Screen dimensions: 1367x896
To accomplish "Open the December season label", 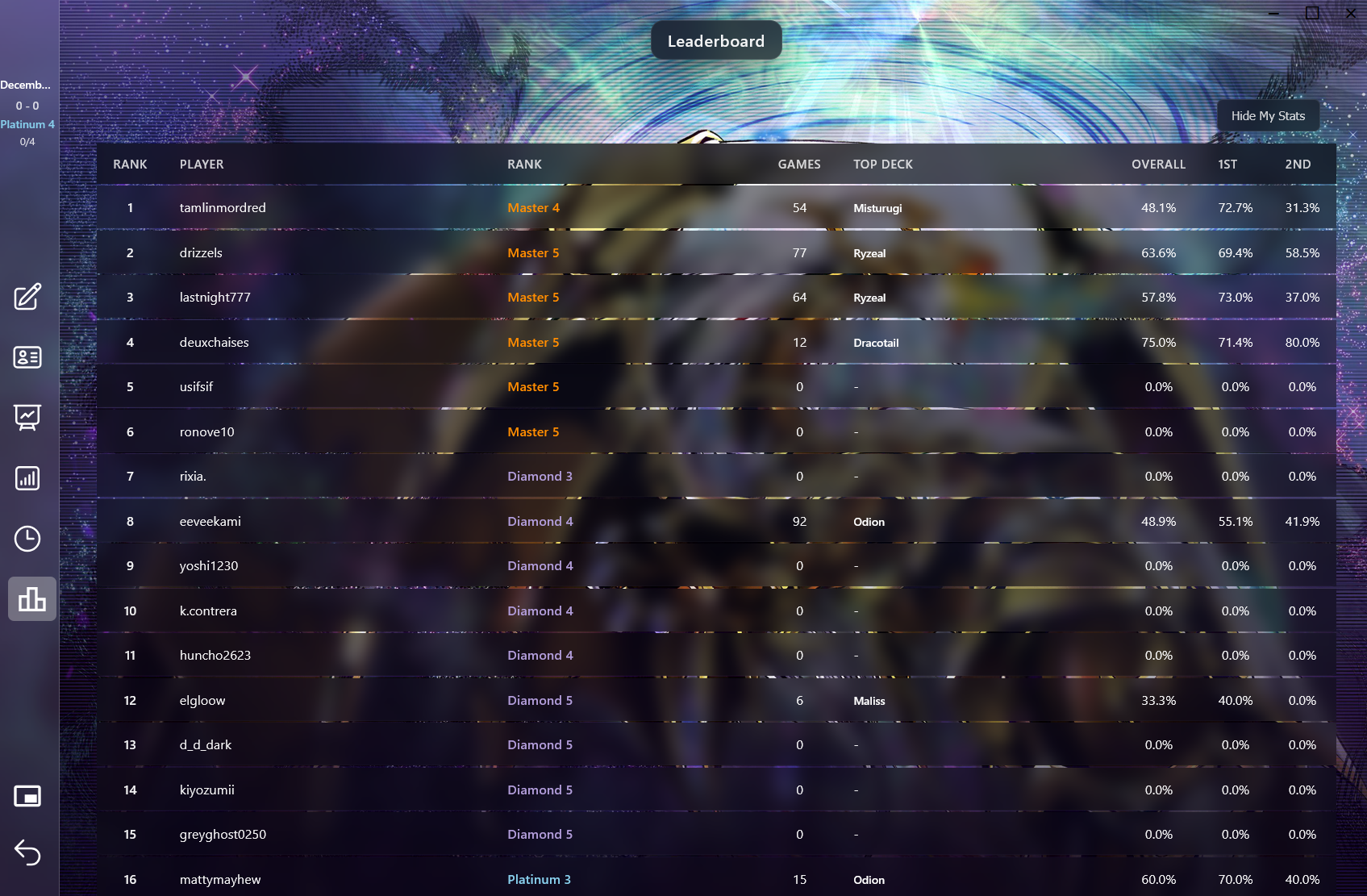I will 27,85.
